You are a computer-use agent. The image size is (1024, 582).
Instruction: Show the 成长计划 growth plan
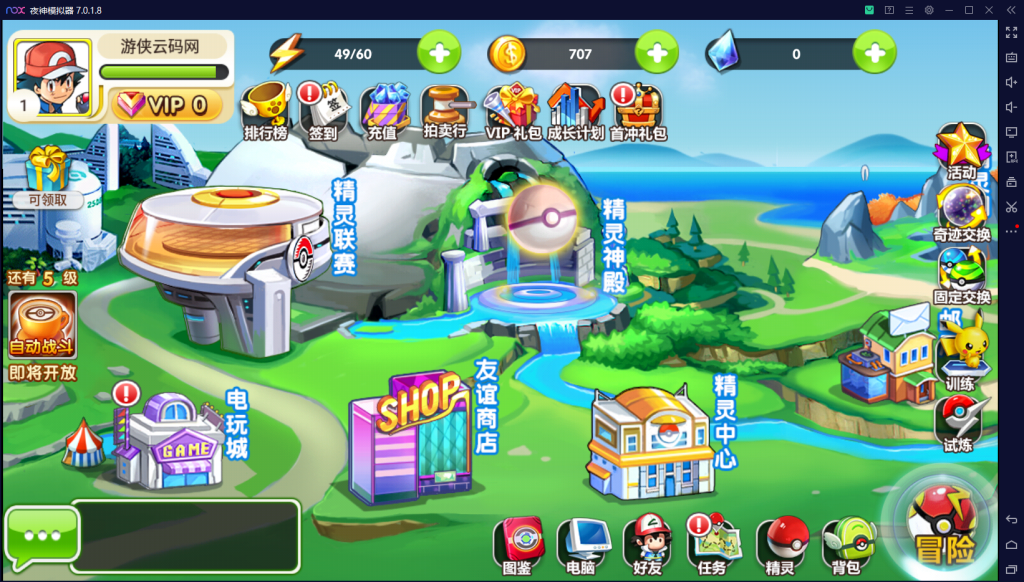pyautogui.click(x=575, y=111)
